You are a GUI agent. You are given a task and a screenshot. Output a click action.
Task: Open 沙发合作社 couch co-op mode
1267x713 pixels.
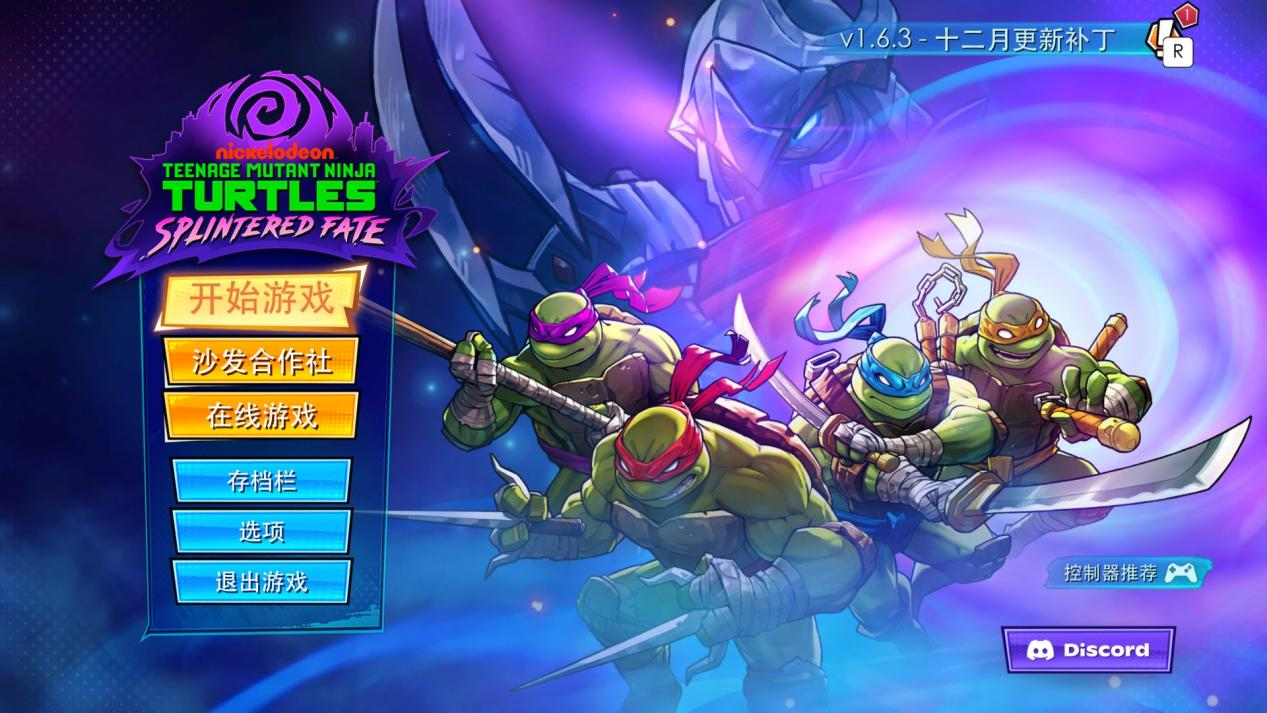(x=261, y=361)
